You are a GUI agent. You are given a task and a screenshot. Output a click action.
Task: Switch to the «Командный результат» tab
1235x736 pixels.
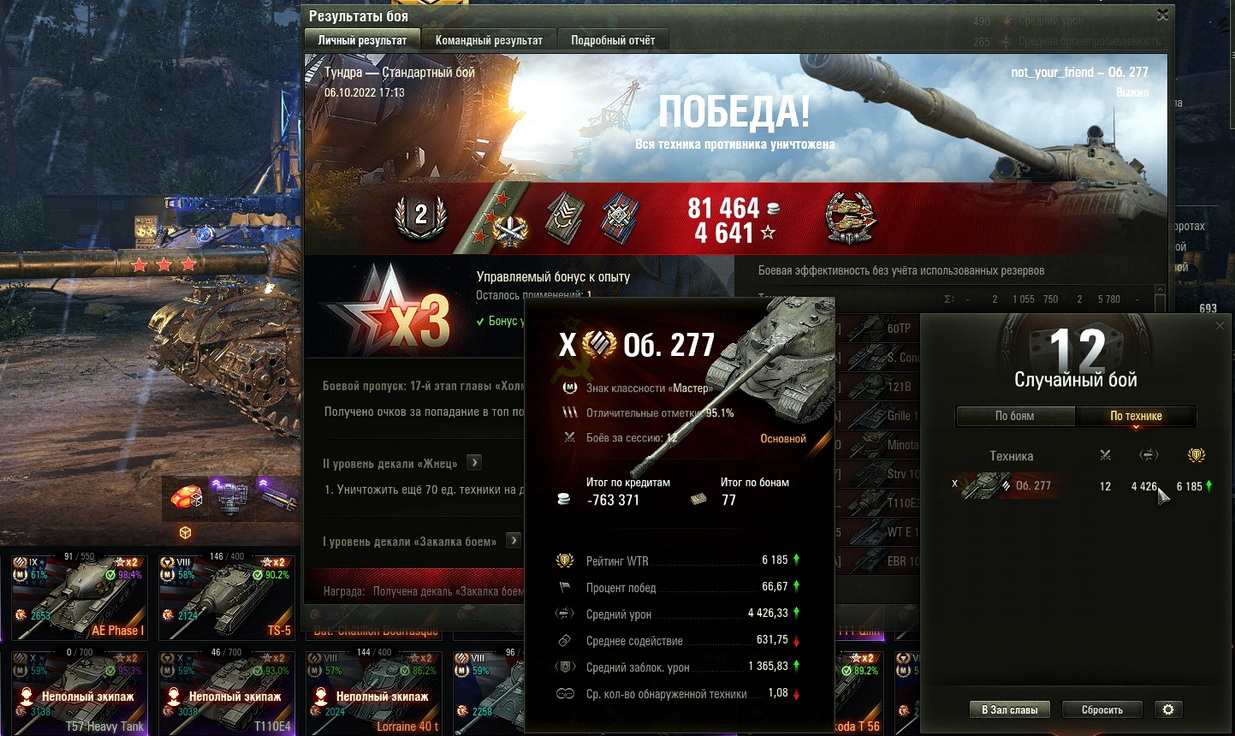coord(489,40)
